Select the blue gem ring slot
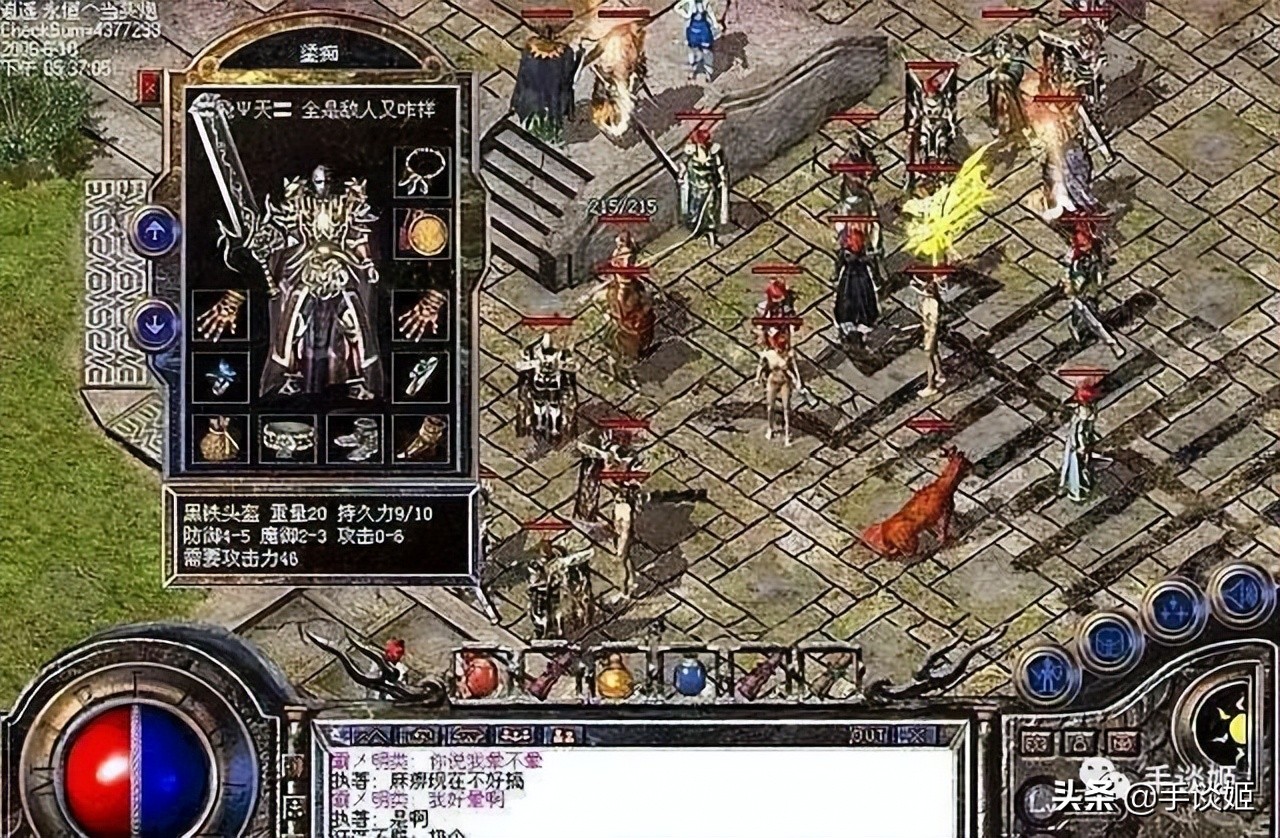This screenshot has width=1280, height=838. tap(220, 376)
